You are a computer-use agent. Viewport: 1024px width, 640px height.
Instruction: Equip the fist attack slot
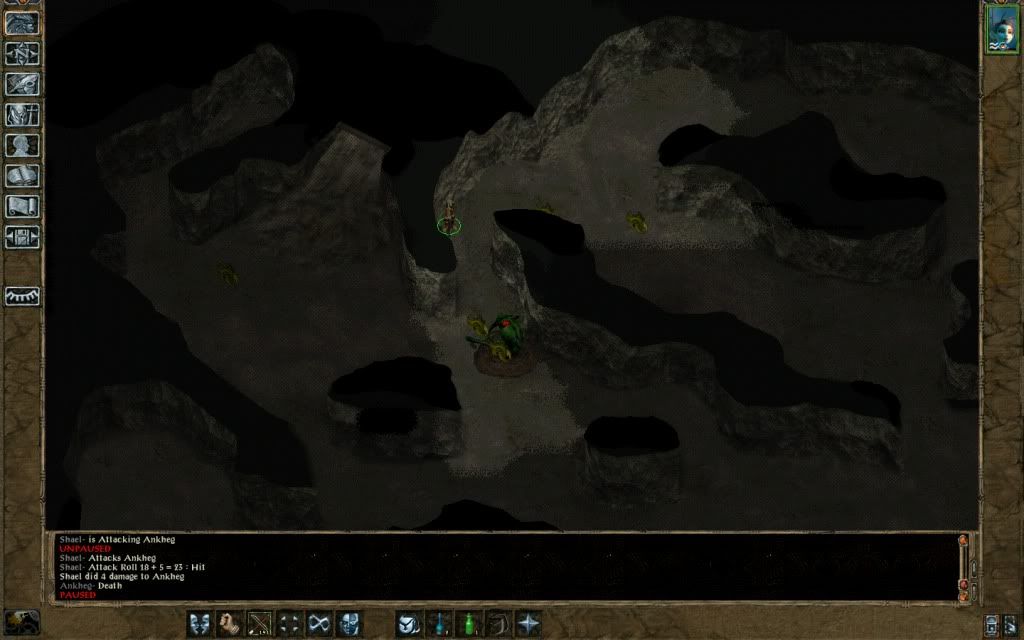tap(231, 623)
